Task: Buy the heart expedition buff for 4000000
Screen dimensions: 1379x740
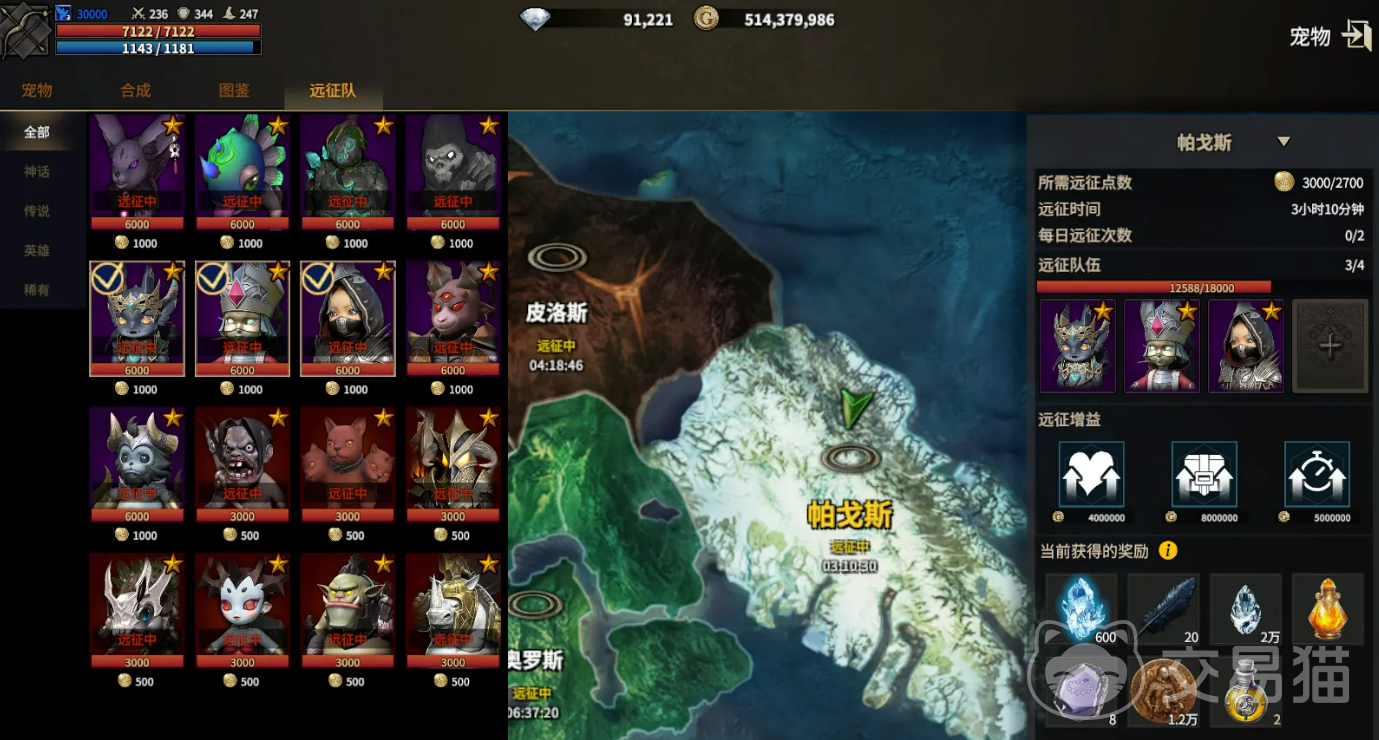Action: [1091, 475]
